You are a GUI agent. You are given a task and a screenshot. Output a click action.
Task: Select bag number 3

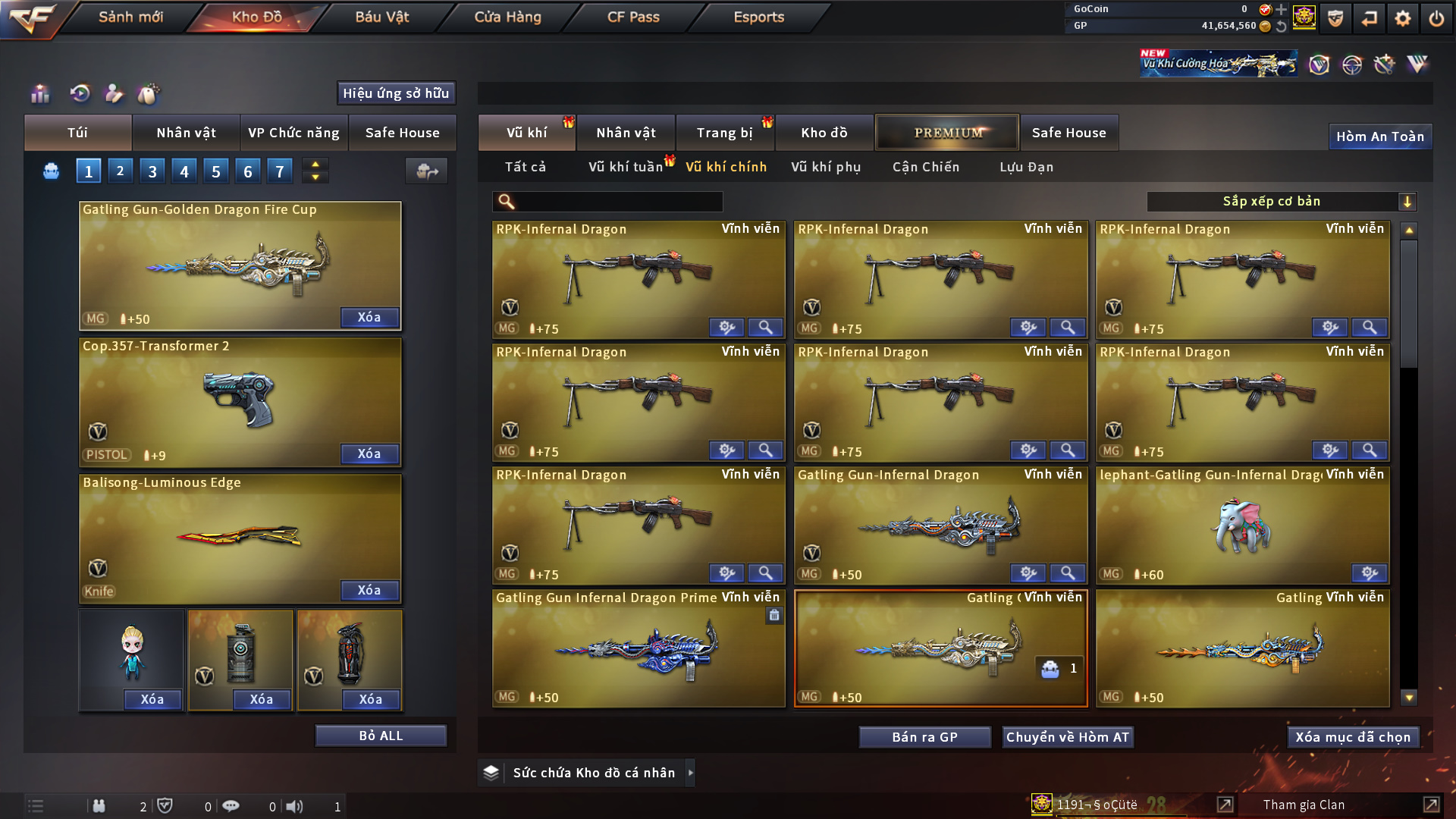coord(152,171)
